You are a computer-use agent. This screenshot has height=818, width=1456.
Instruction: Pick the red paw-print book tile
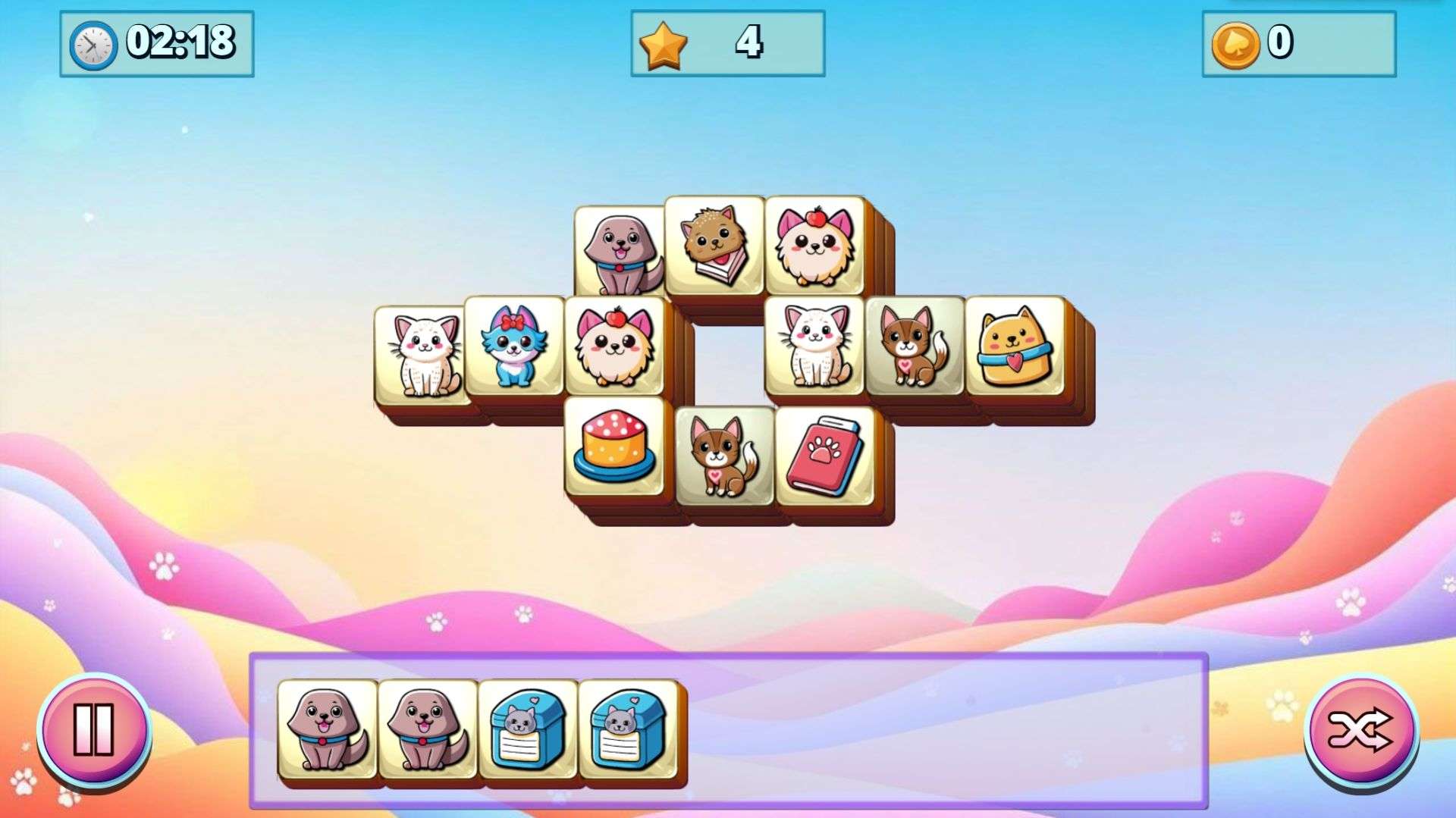click(824, 456)
